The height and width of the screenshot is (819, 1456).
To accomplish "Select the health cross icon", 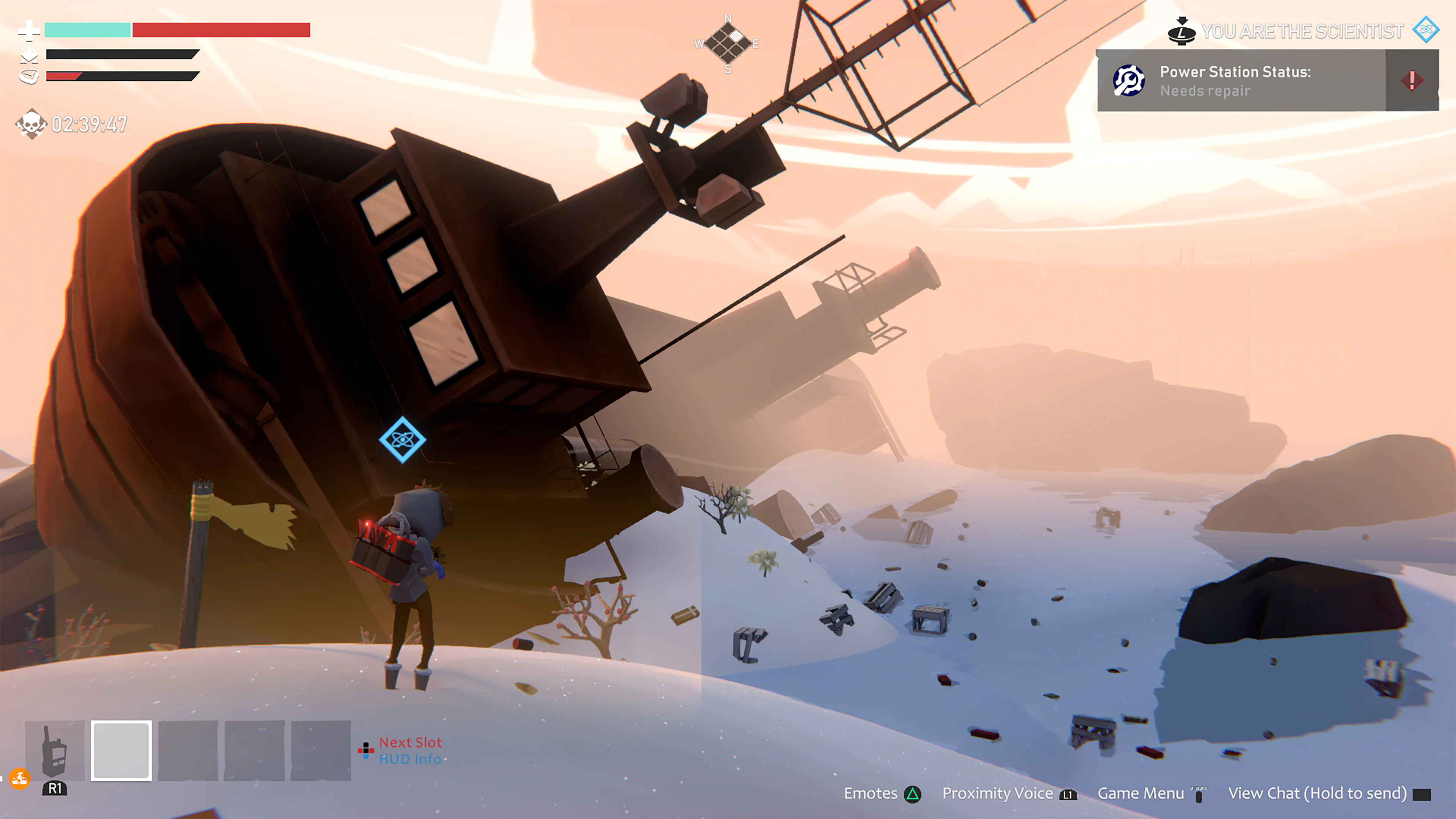I will 30,31.
